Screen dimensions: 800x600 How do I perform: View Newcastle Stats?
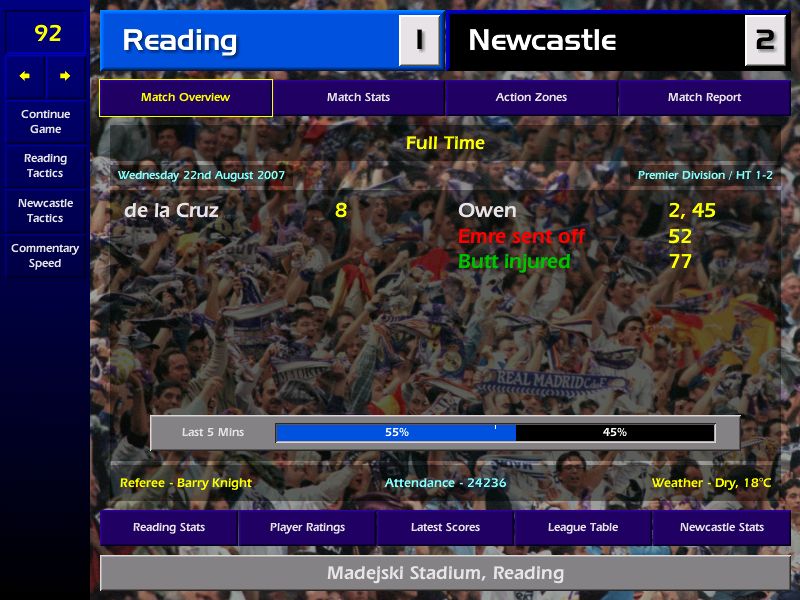click(x=721, y=528)
